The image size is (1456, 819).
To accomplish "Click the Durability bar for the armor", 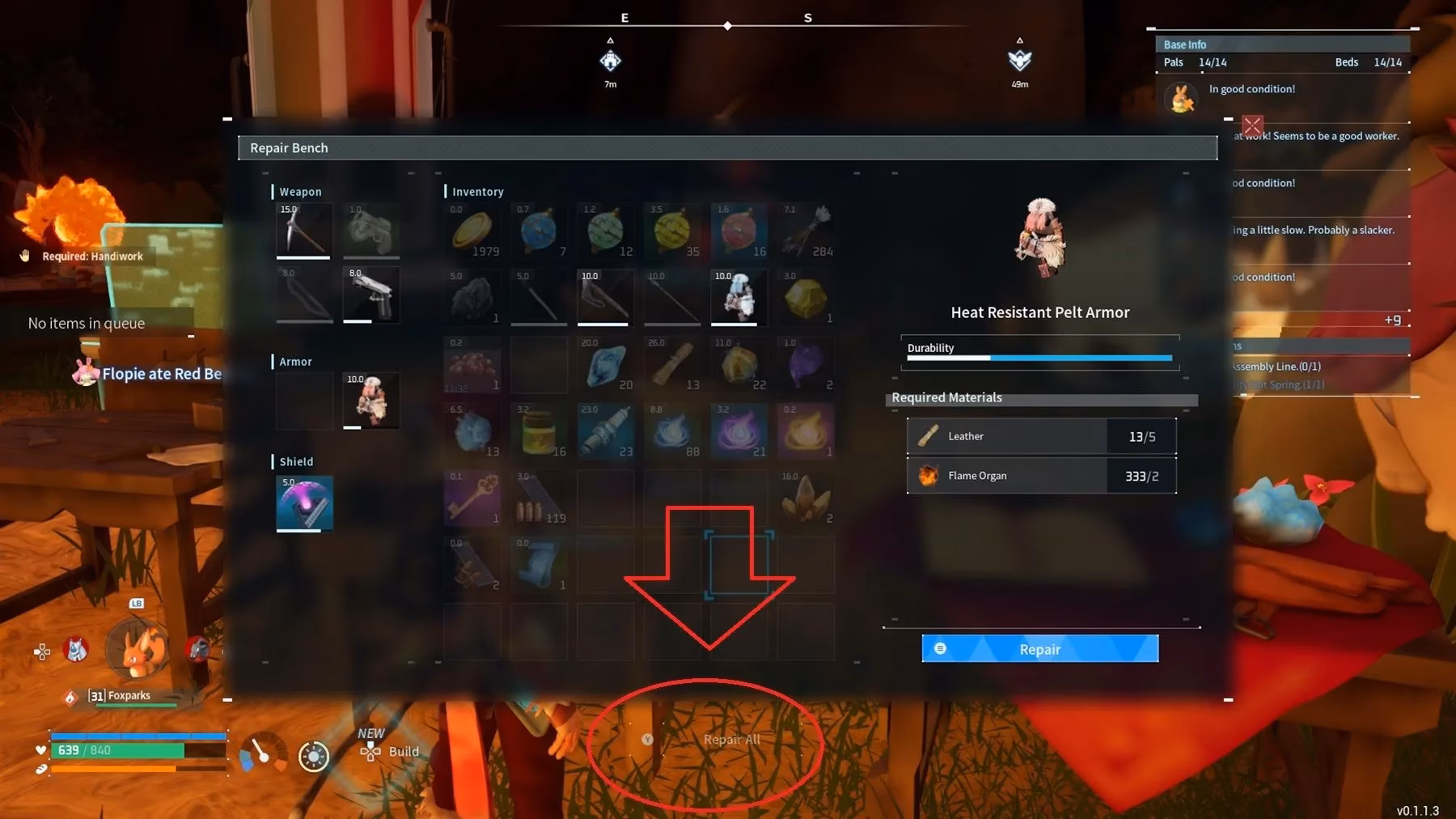I will (x=1039, y=357).
